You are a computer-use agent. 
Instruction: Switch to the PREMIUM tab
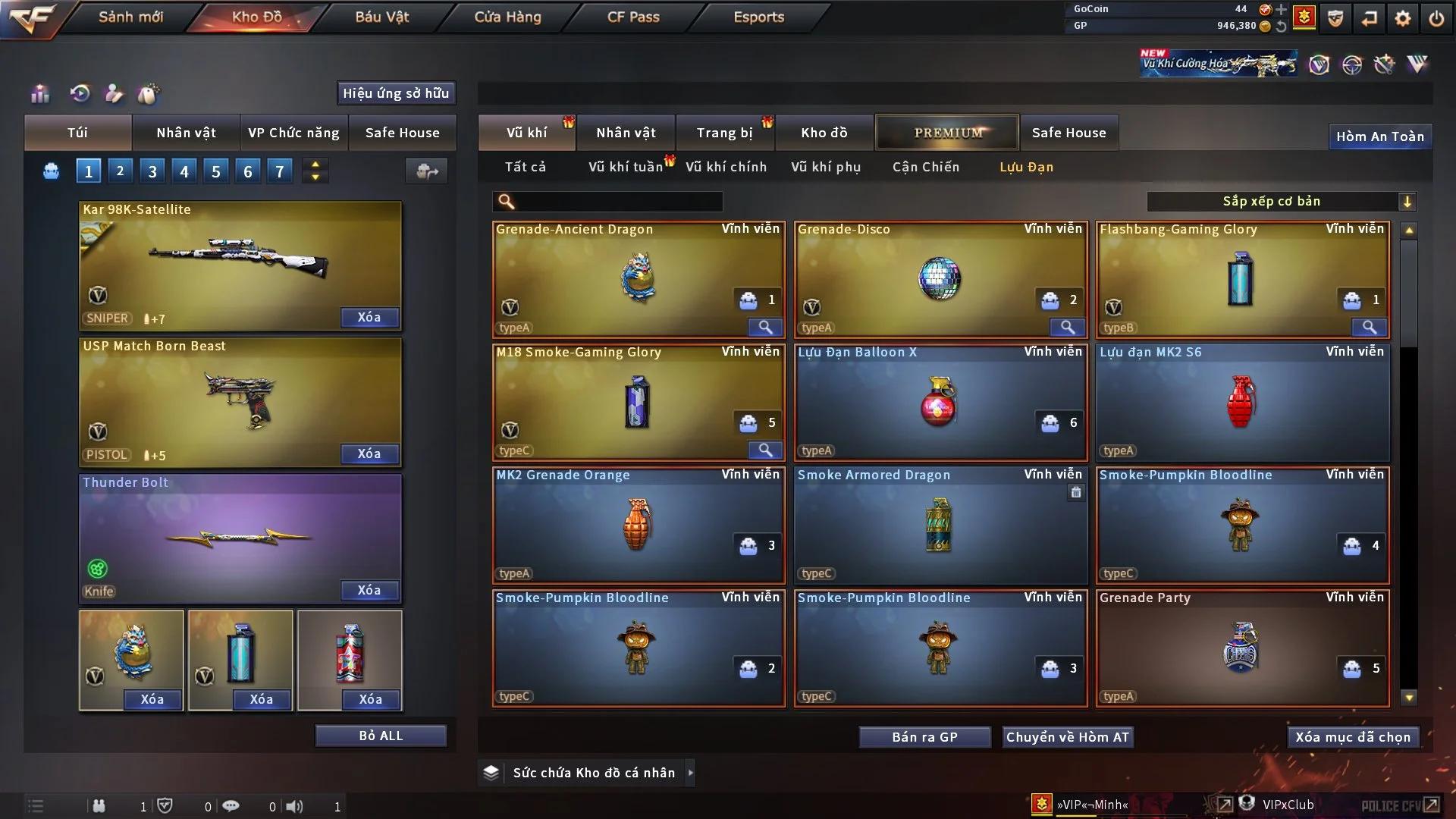click(x=947, y=133)
